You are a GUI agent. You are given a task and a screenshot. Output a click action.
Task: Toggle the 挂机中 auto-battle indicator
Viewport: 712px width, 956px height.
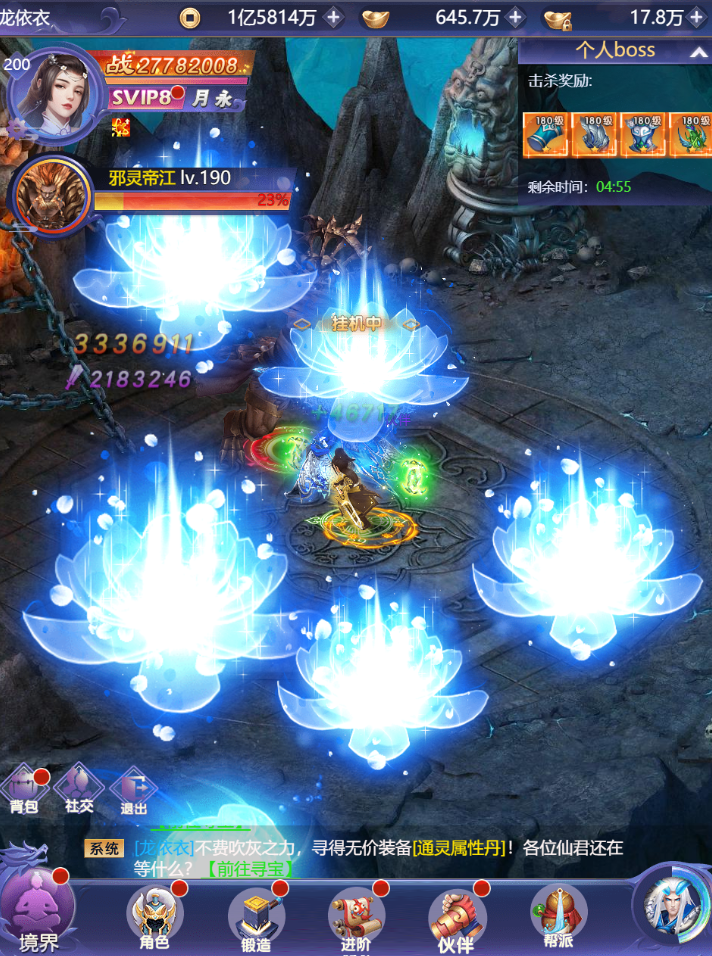[354, 324]
